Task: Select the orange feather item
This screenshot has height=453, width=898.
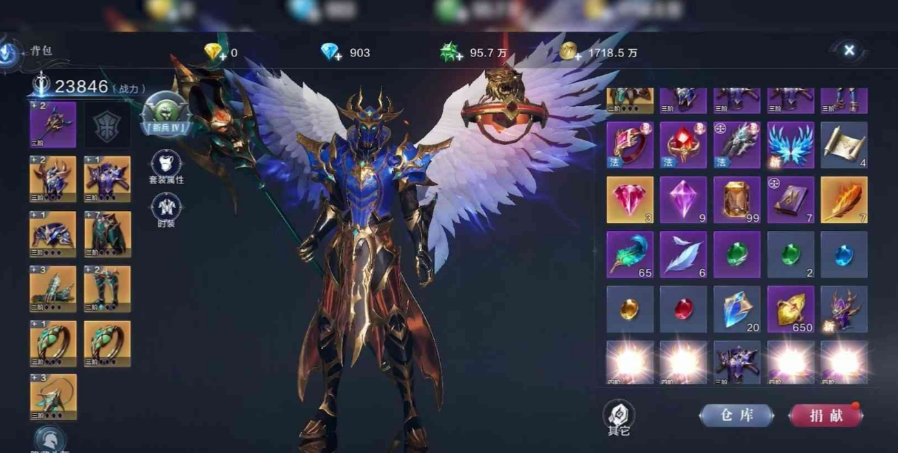Action: click(x=843, y=199)
